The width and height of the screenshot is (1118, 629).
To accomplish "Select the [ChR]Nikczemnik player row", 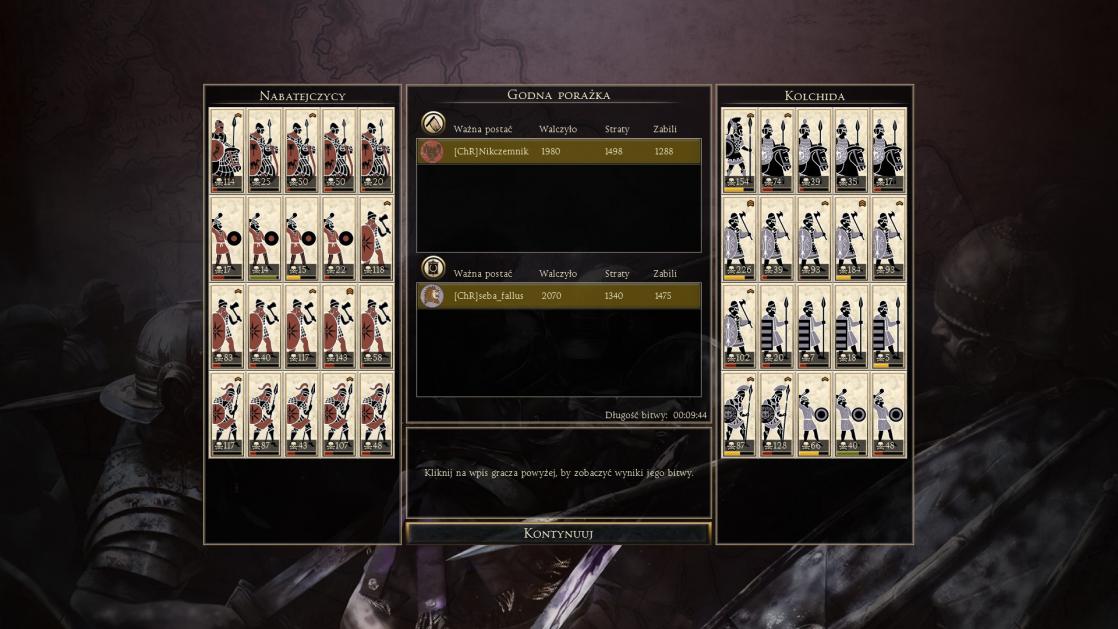I will pyautogui.click(x=558, y=152).
